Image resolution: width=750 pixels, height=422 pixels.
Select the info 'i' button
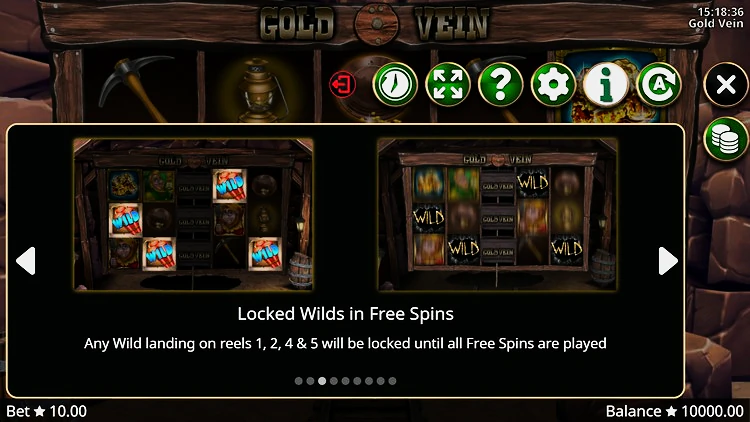pyautogui.click(x=606, y=84)
